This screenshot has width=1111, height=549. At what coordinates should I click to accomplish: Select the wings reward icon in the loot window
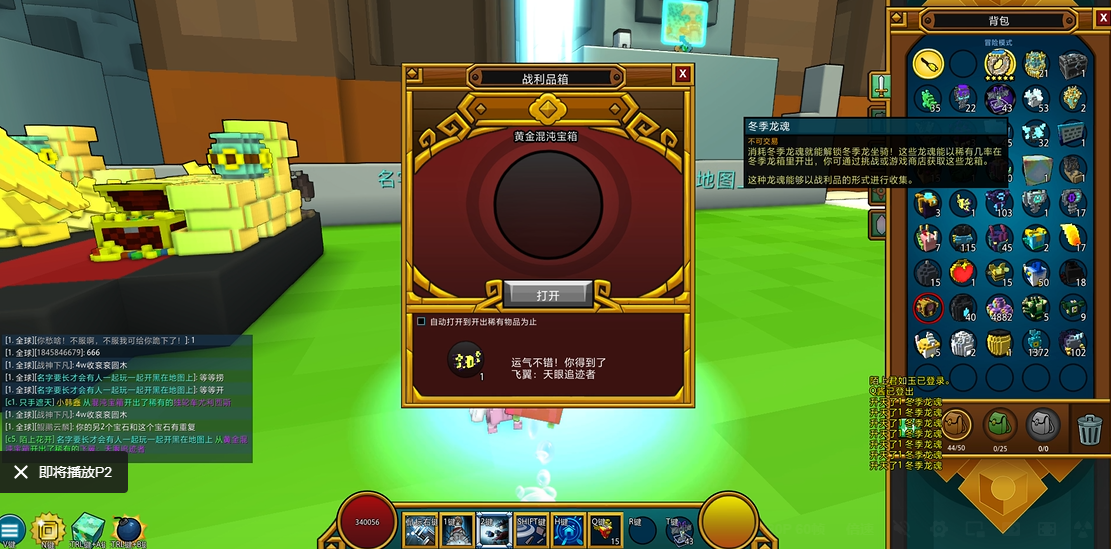(465, 358)
